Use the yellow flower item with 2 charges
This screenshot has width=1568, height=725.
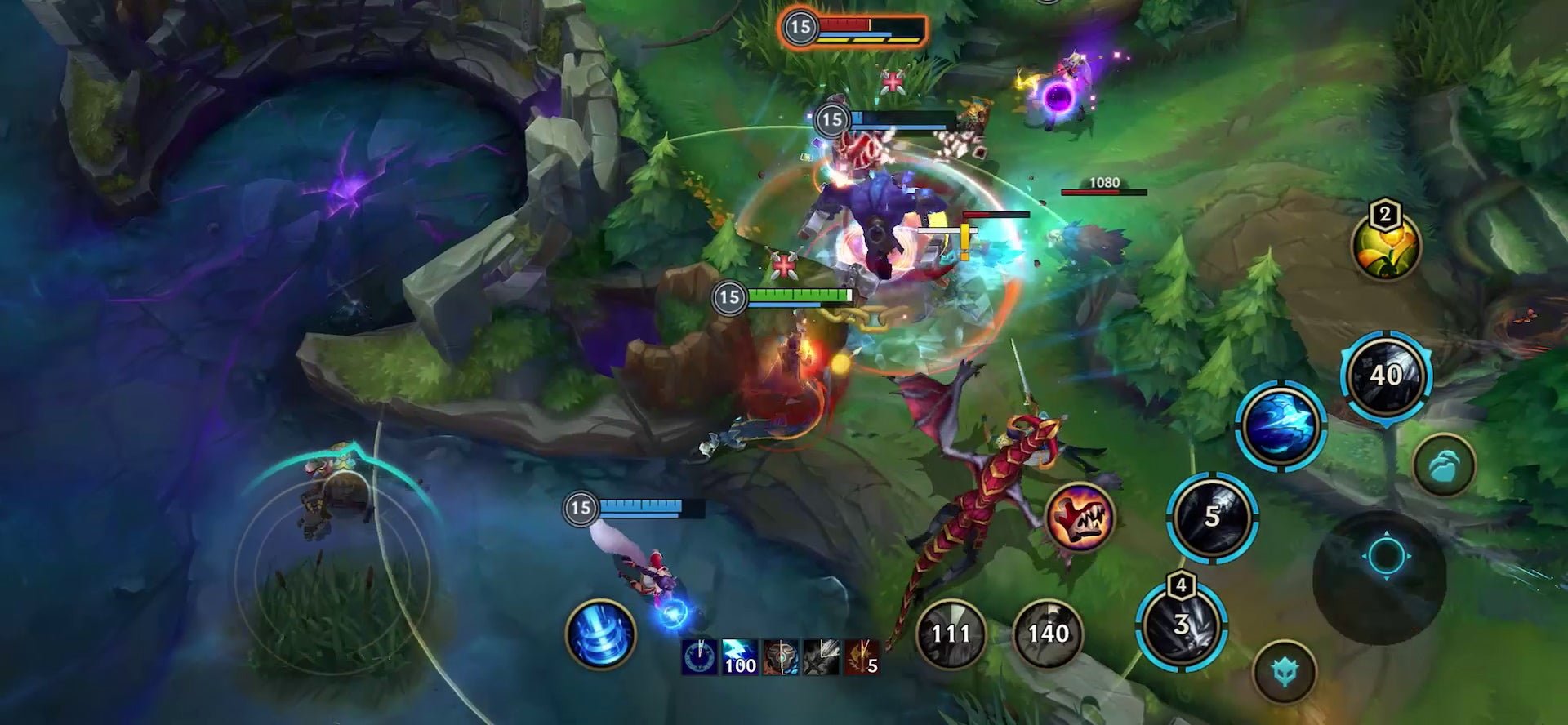(x=1386, y=247)
